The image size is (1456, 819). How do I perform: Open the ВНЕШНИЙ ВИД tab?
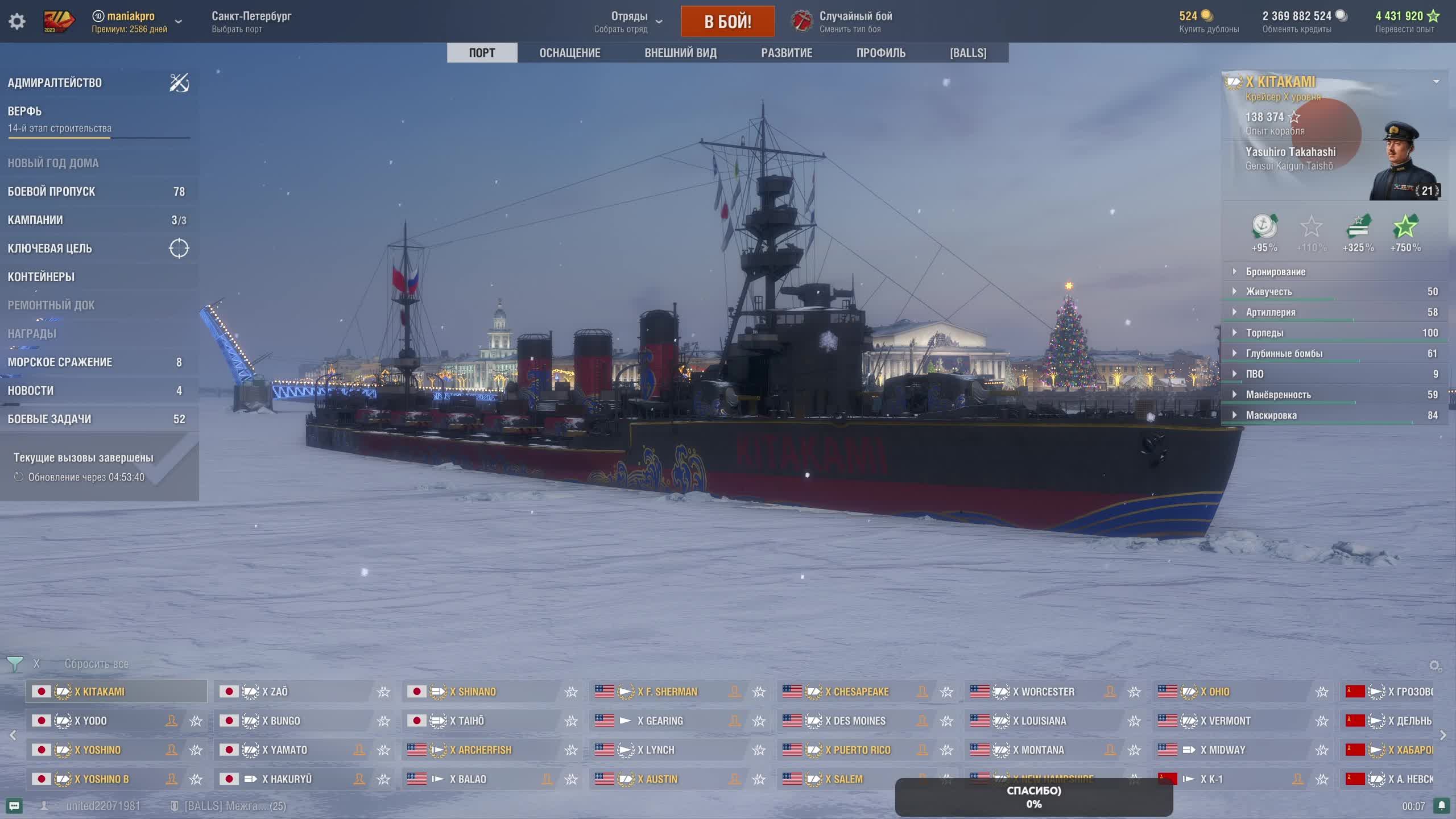680,53
